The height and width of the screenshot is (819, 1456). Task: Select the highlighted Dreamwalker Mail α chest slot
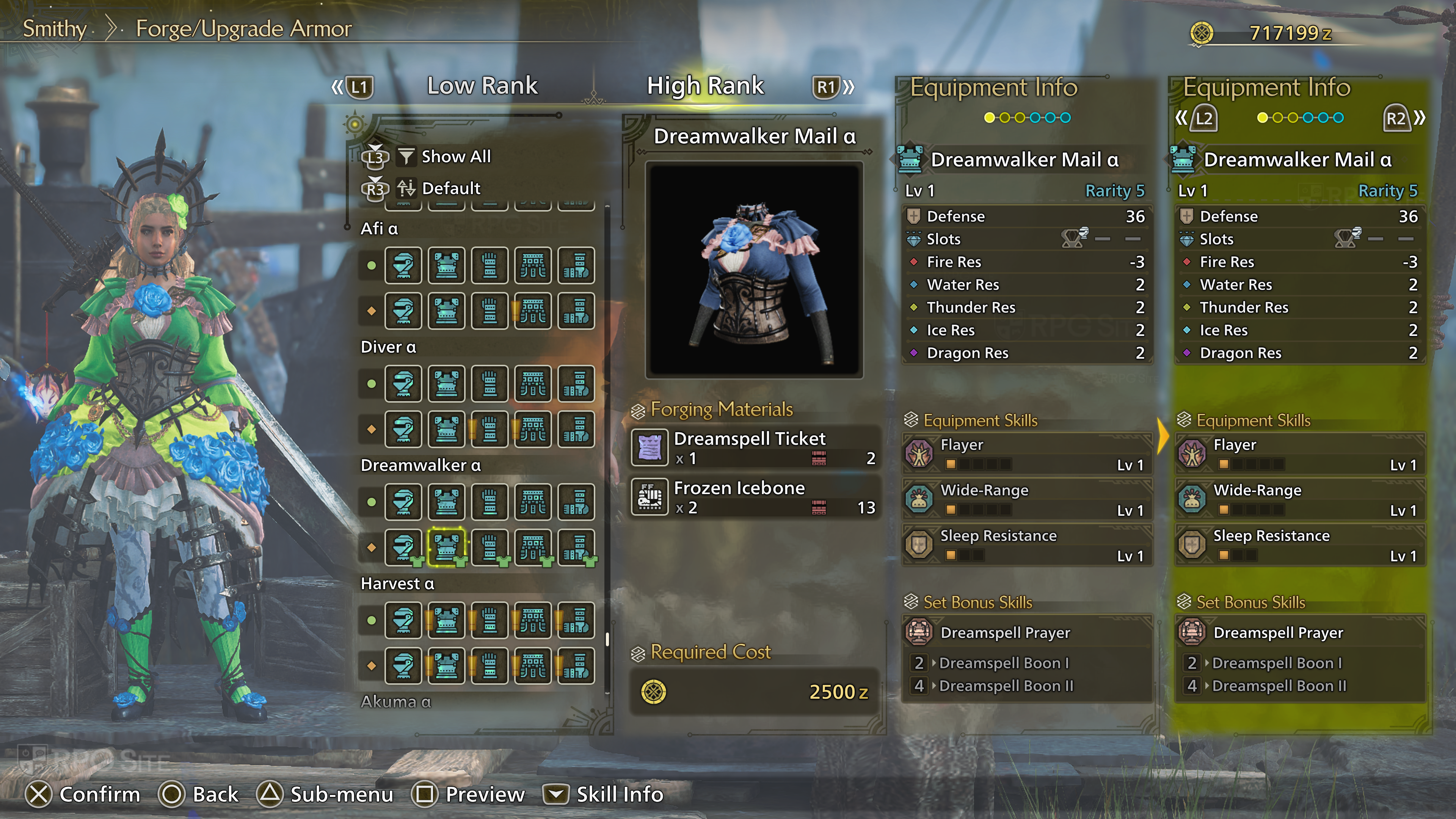(447, 547)
